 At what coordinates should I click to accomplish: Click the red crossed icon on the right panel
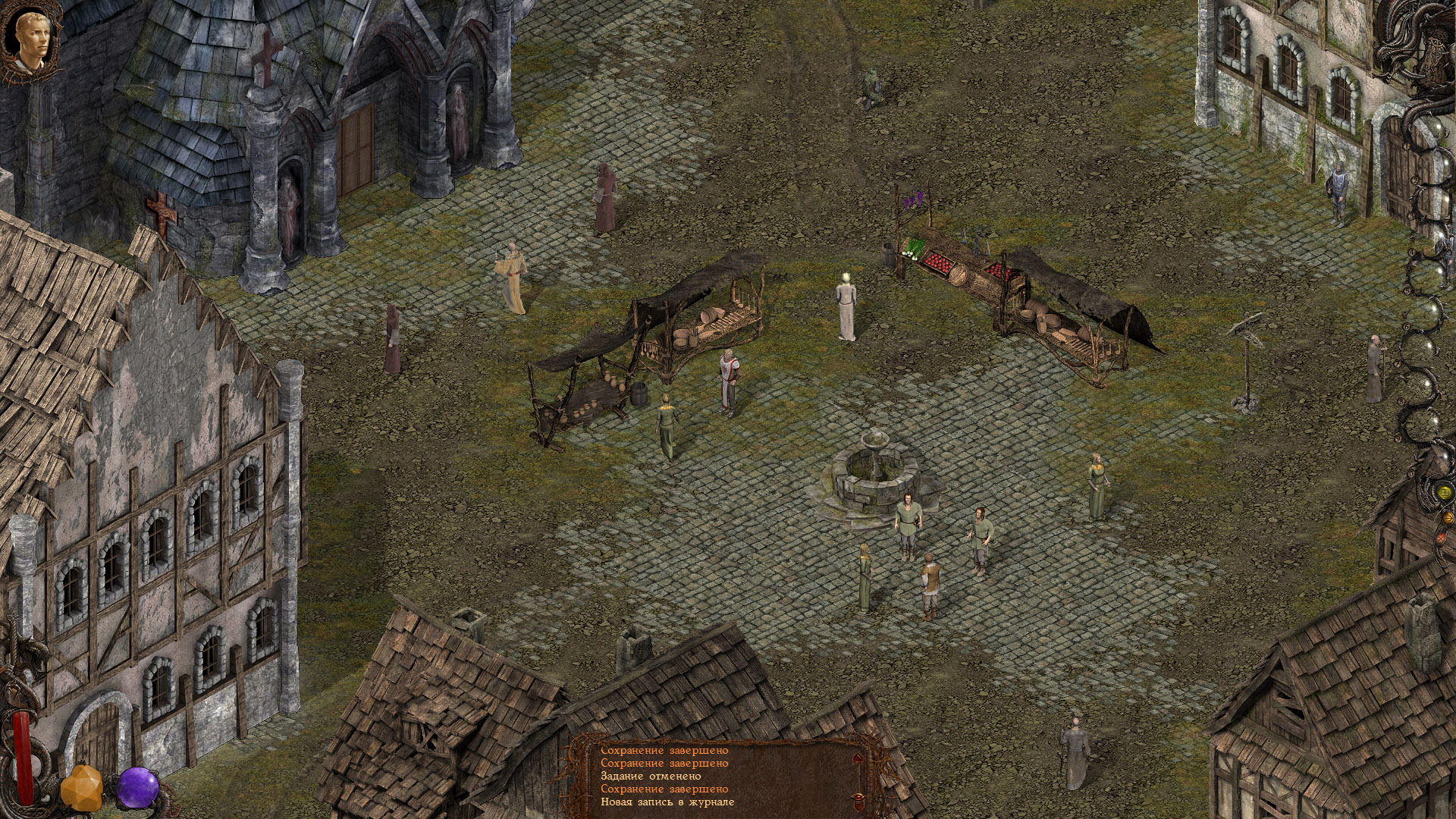pyautogui.click(x=1442, y=538)
